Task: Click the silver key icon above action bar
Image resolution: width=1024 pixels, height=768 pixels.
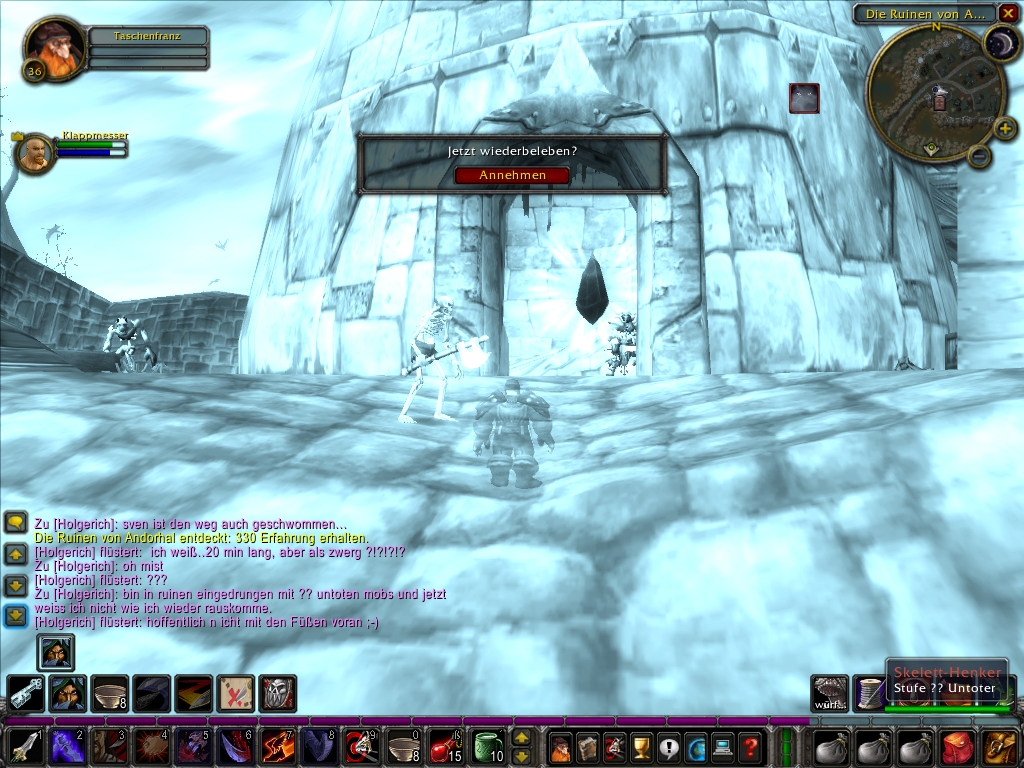Action: [x=25, y=693]
